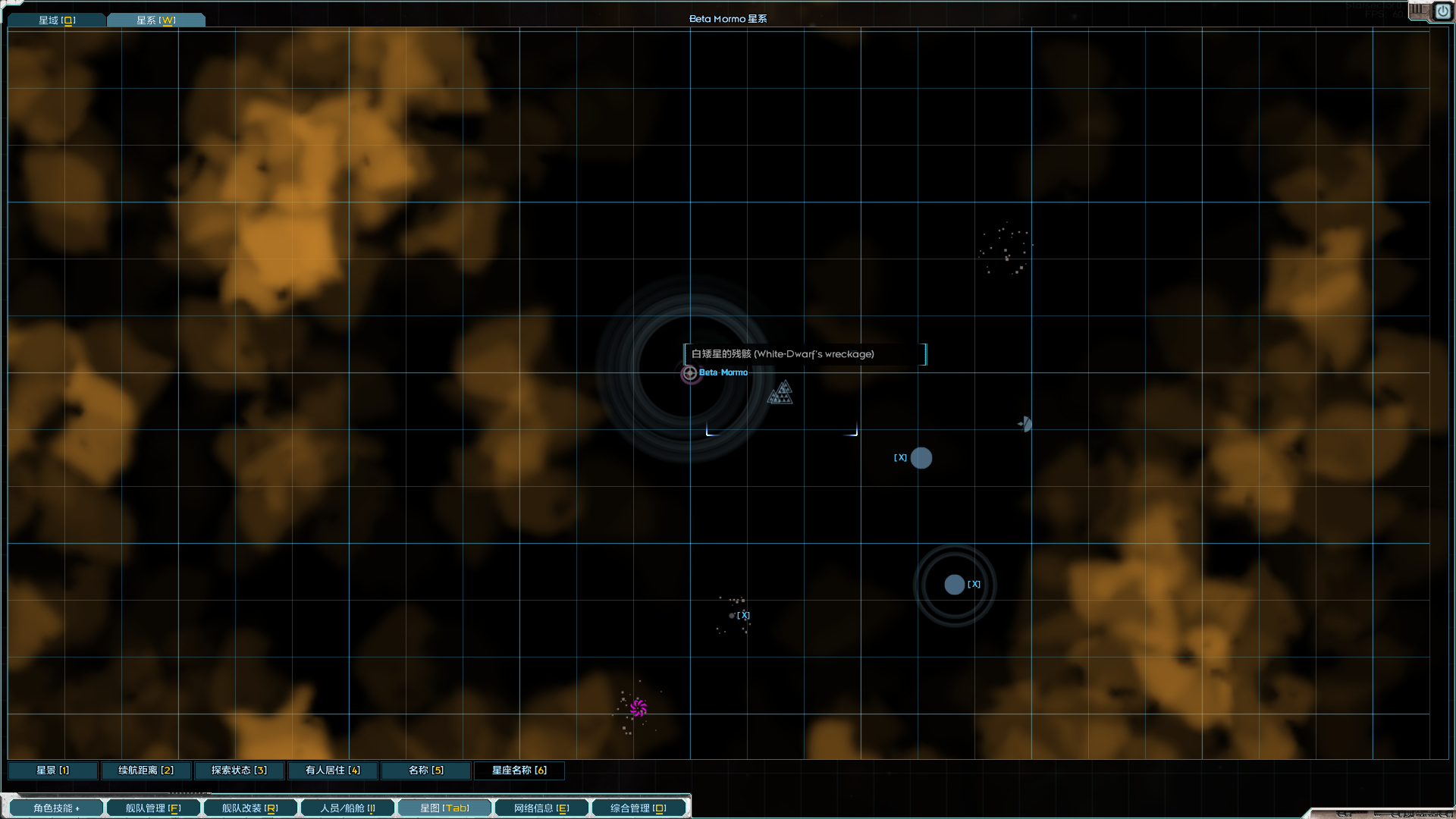This screenshot has width=1456, height=819.
Task: Open the 综合管理 [O] screen
Action: [x=639, y=807]
